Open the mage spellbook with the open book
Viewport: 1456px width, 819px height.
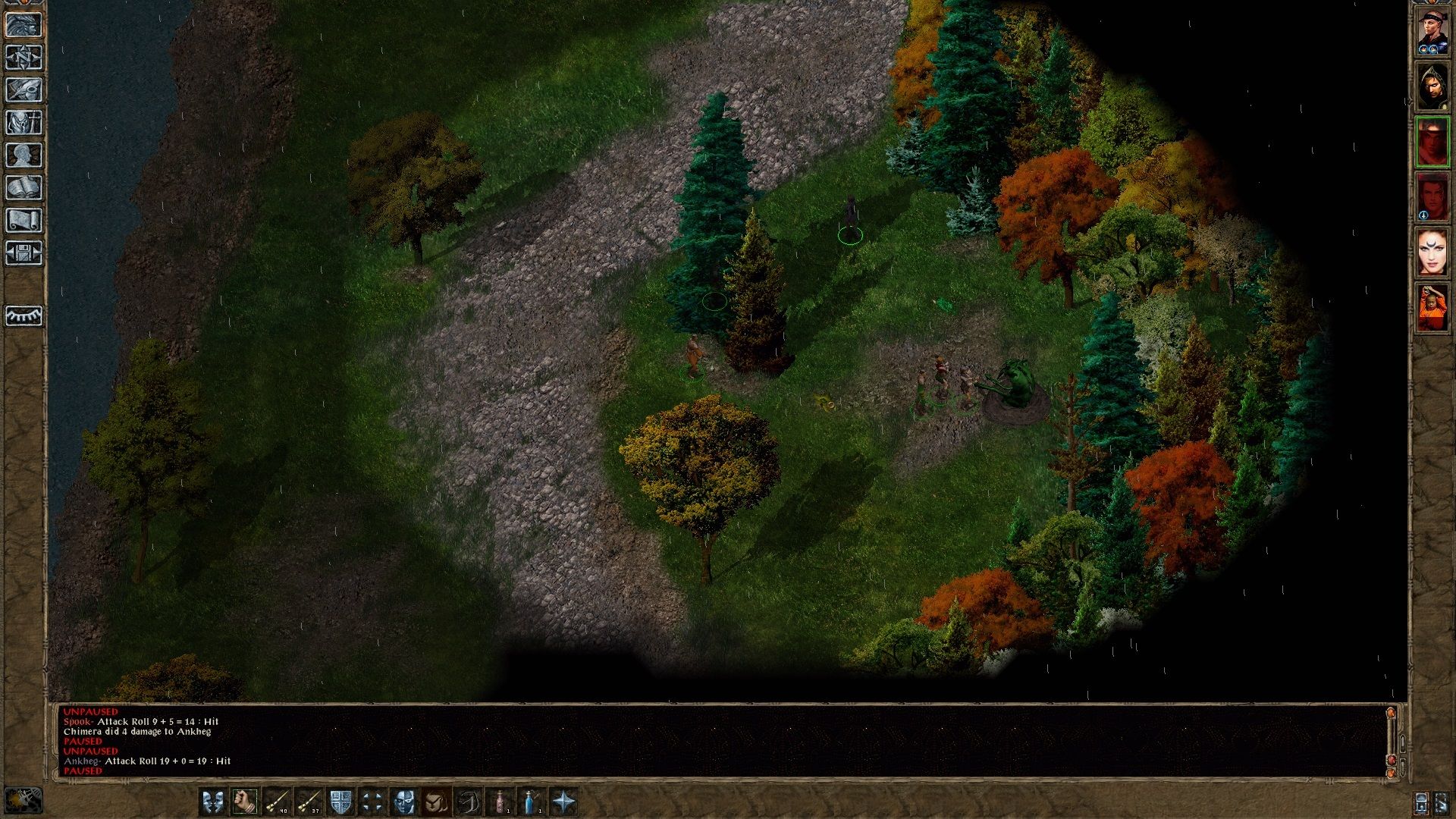[x=24, y=188]
